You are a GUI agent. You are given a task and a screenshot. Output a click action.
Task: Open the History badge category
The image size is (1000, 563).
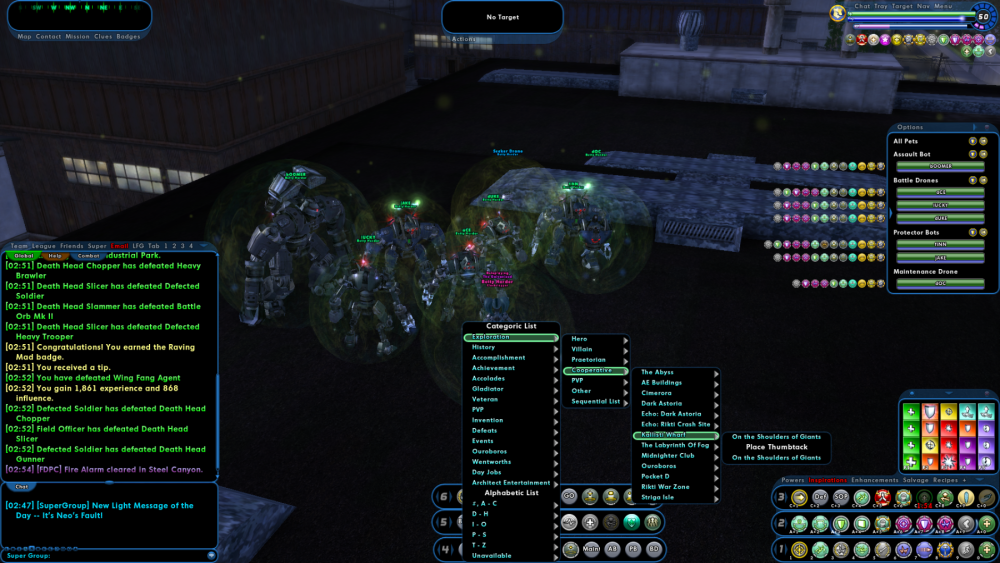484,347
